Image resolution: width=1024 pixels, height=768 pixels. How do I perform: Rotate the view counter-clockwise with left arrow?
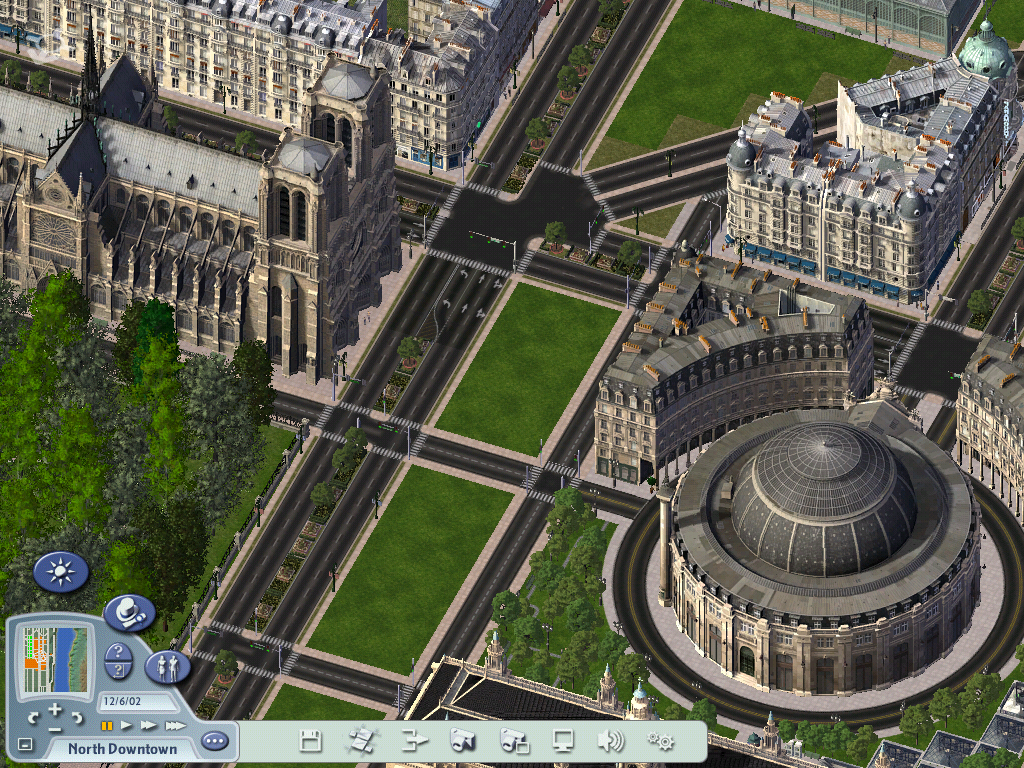tap(35, 717)
